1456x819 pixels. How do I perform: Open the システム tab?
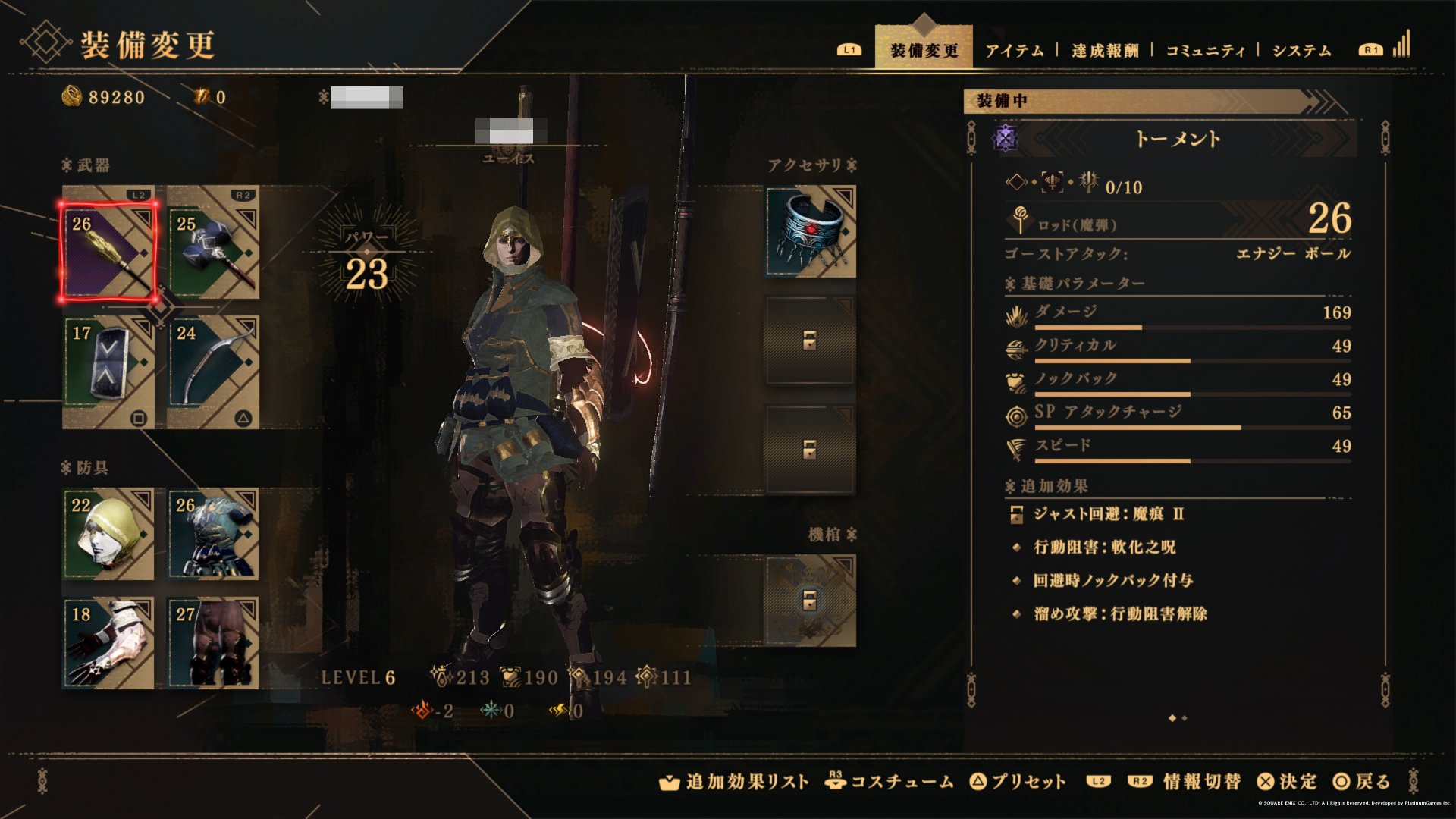[1301, 51]
